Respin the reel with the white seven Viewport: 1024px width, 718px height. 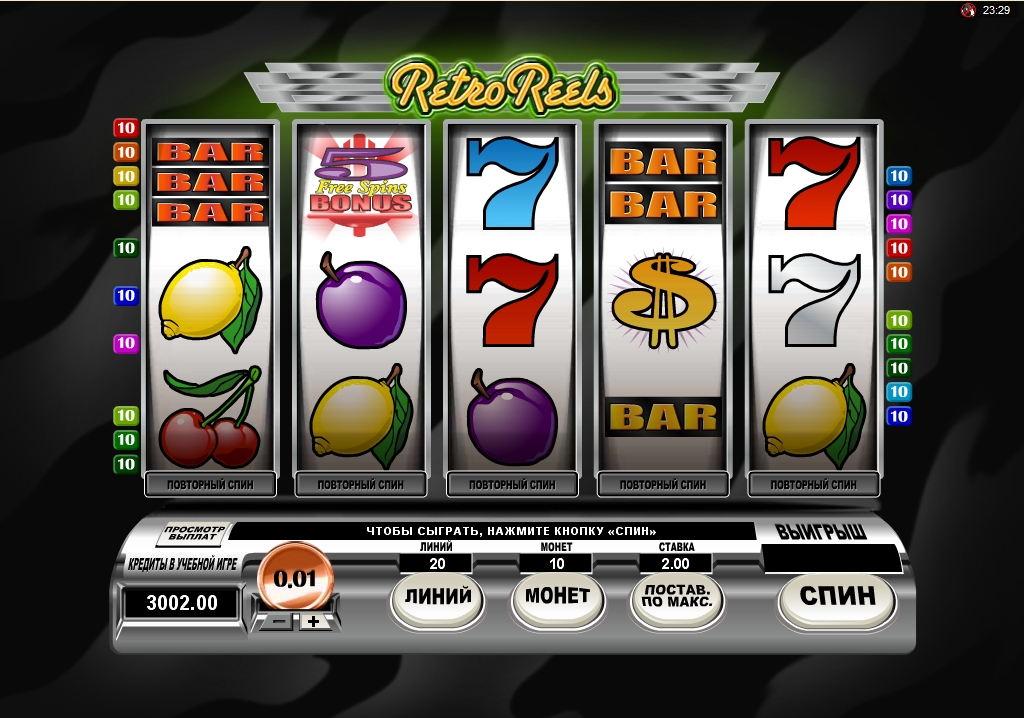coord(813,485)
